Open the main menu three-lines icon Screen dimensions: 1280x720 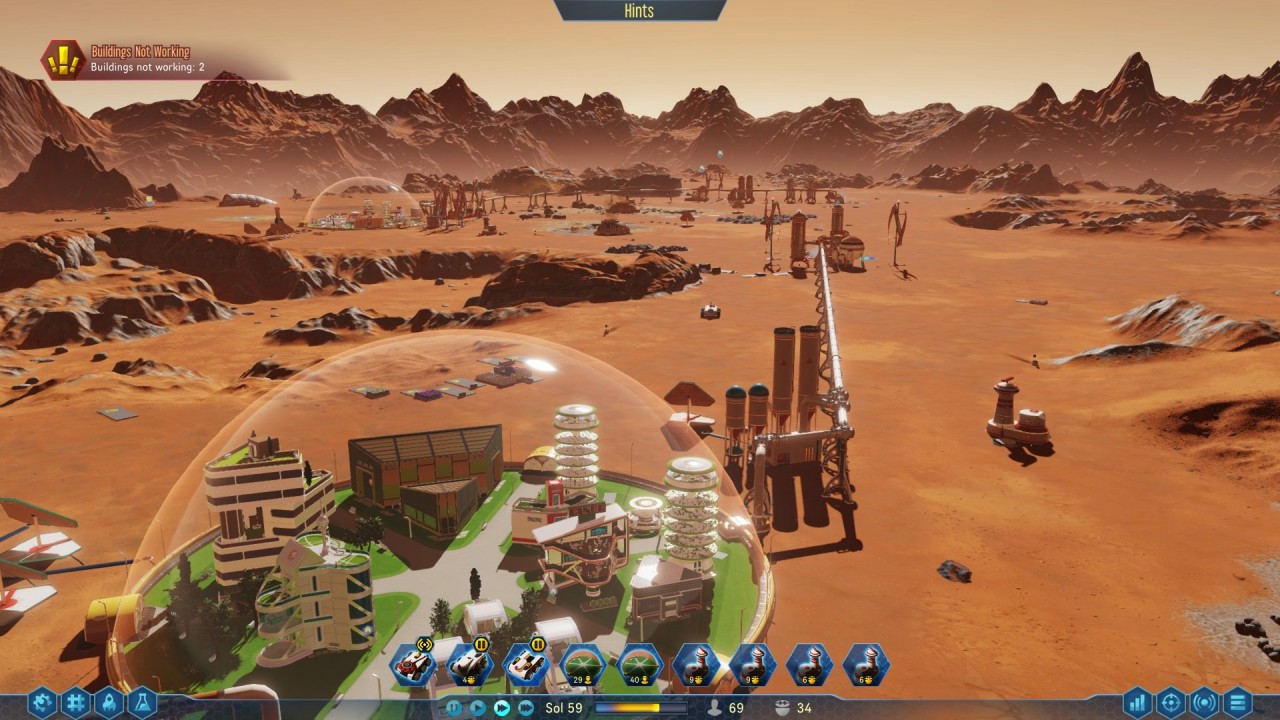coord(1237,703)
